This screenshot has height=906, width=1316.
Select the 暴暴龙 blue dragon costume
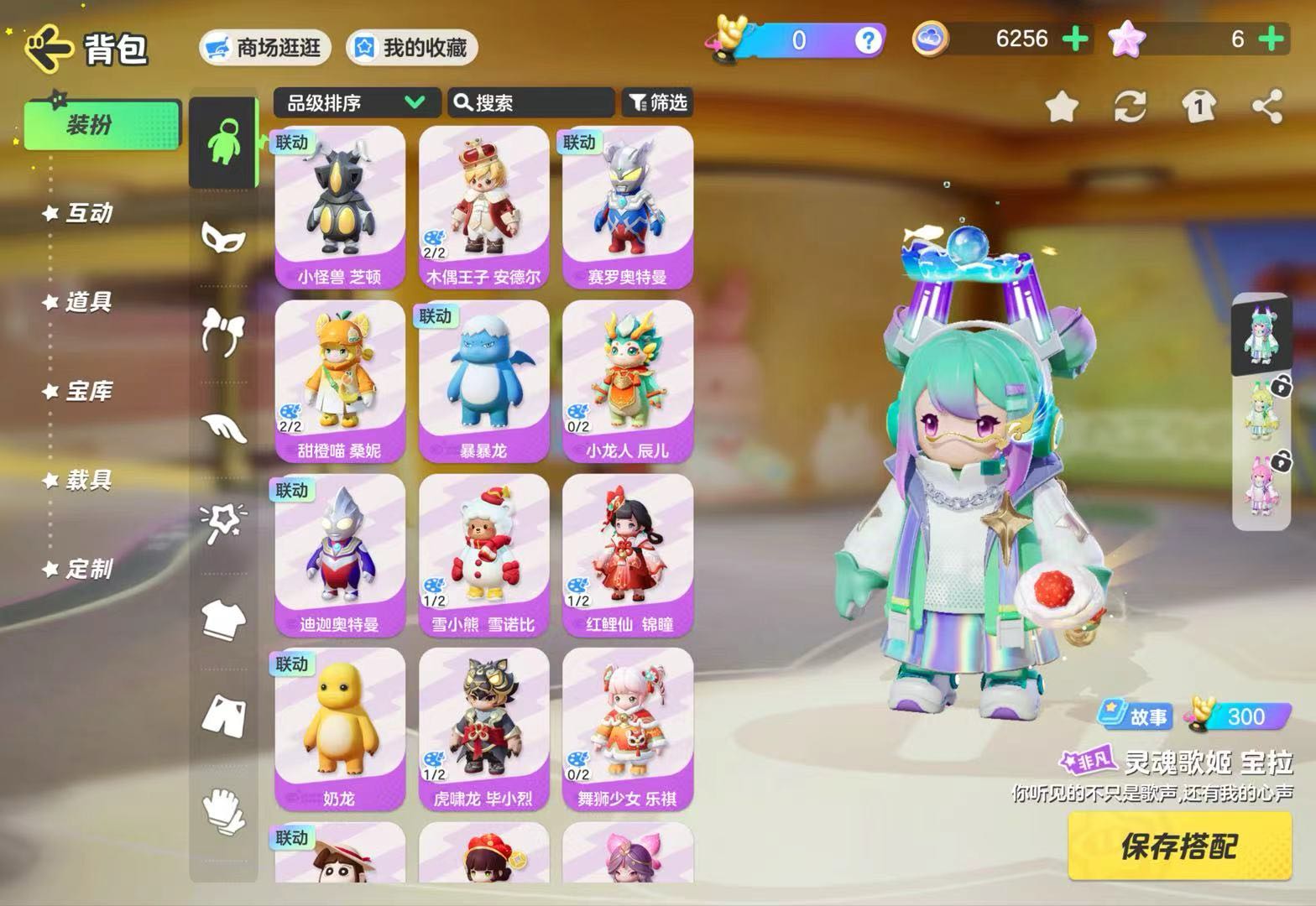[483, 381]
